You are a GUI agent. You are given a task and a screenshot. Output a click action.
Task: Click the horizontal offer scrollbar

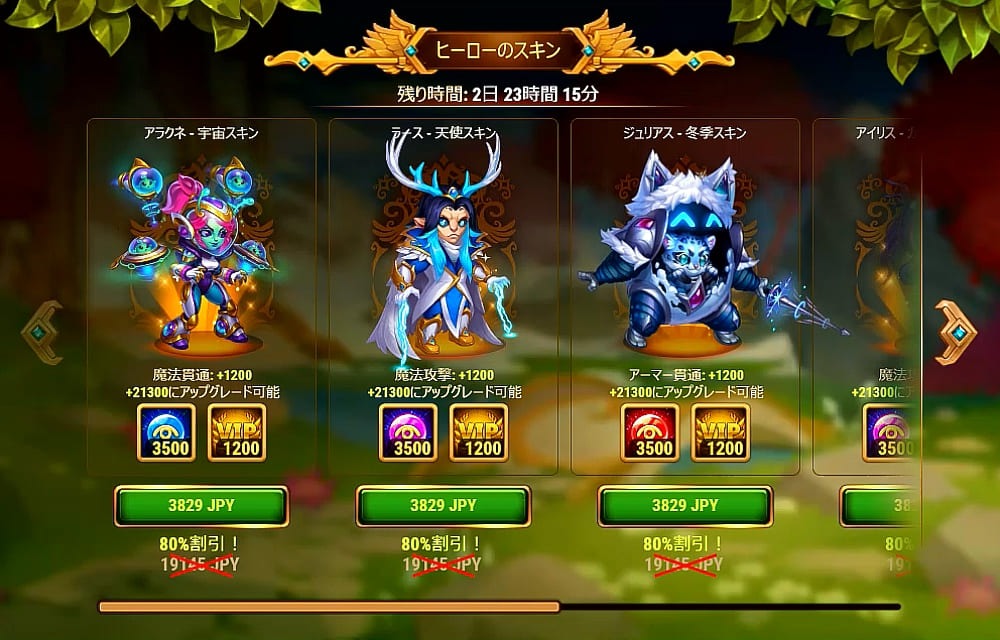click(499, 606)
